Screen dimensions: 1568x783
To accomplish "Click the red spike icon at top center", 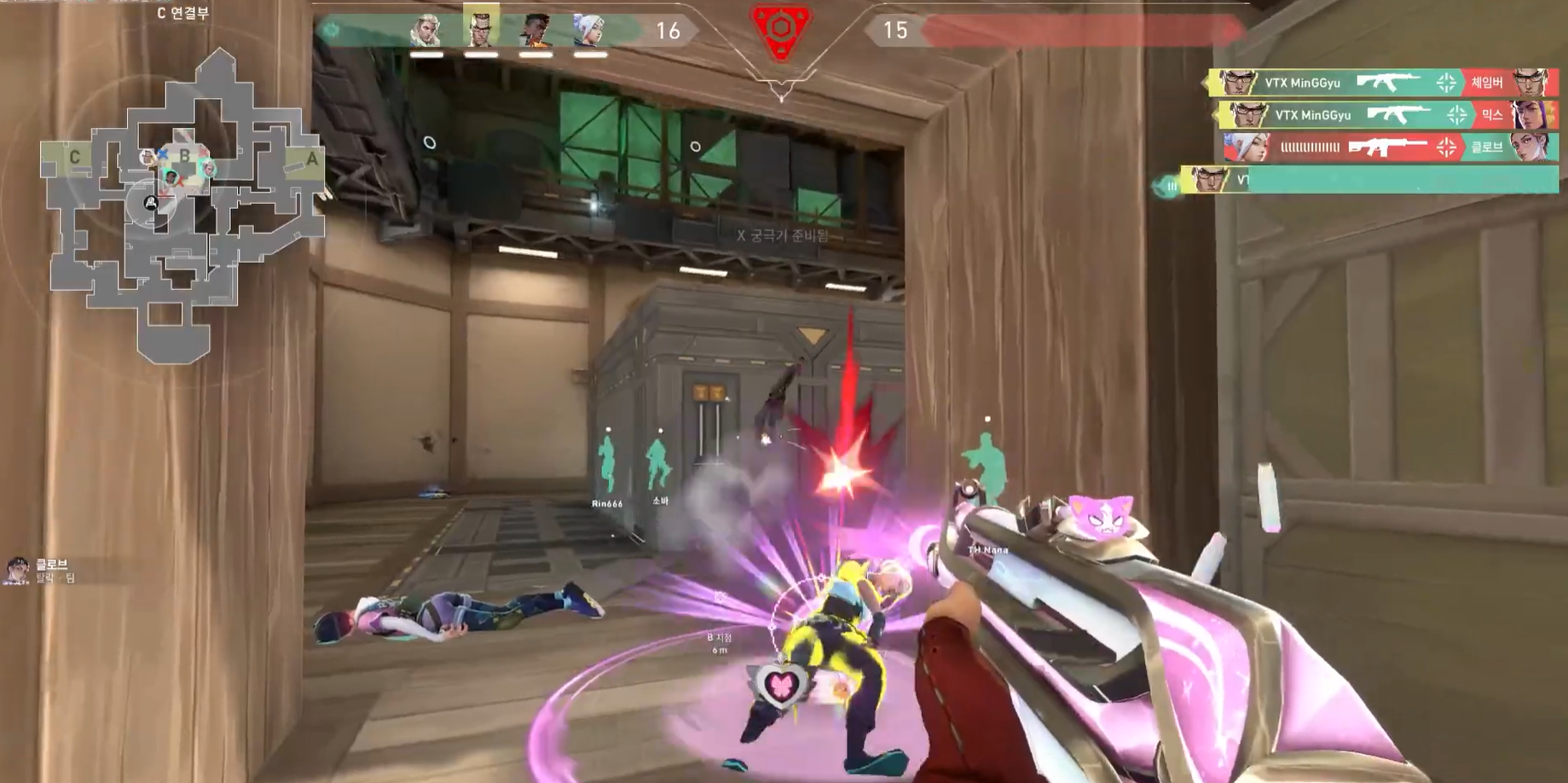I will click(x=780, y=32).
